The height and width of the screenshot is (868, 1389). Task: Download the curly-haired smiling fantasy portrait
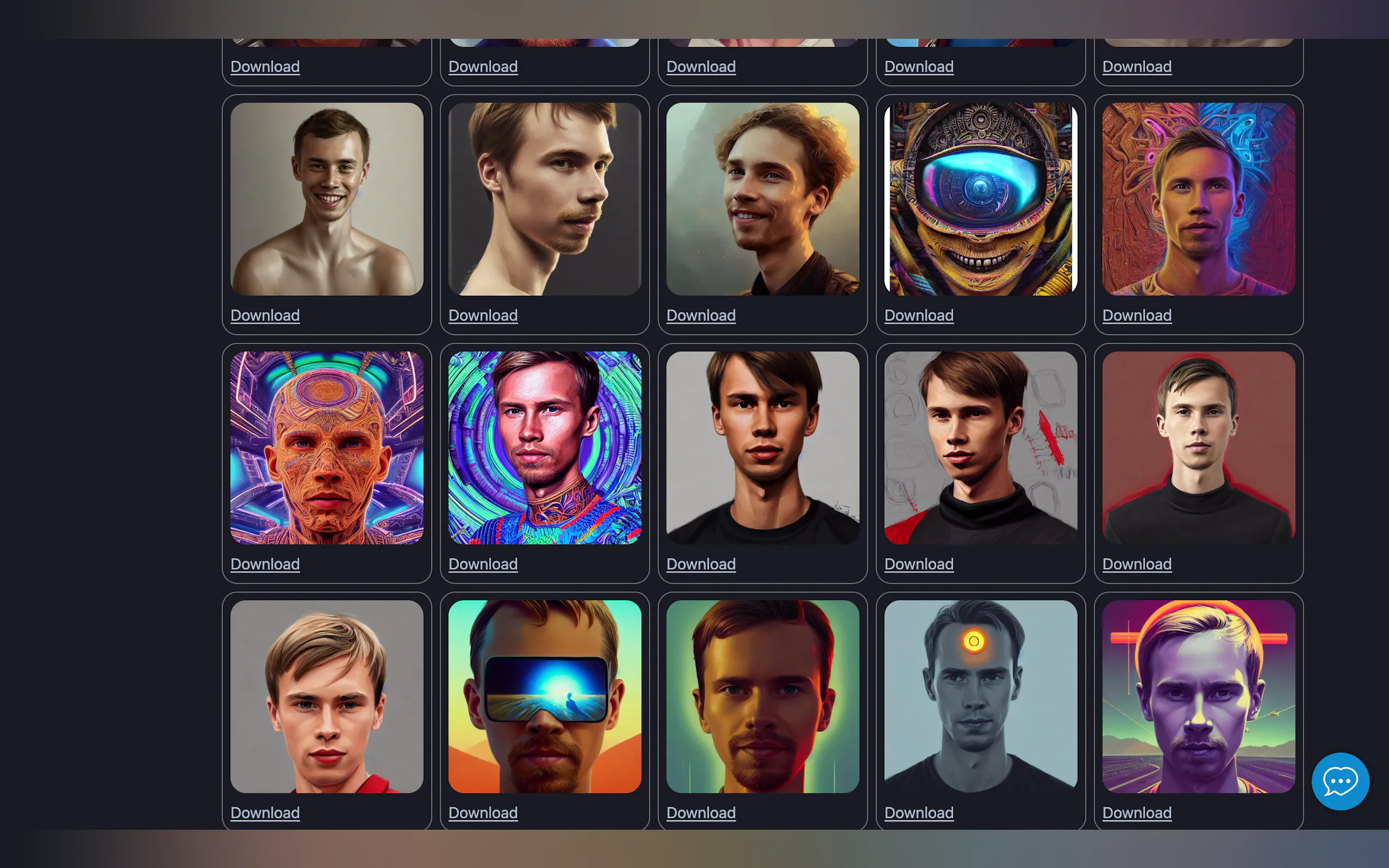(701, 315)
